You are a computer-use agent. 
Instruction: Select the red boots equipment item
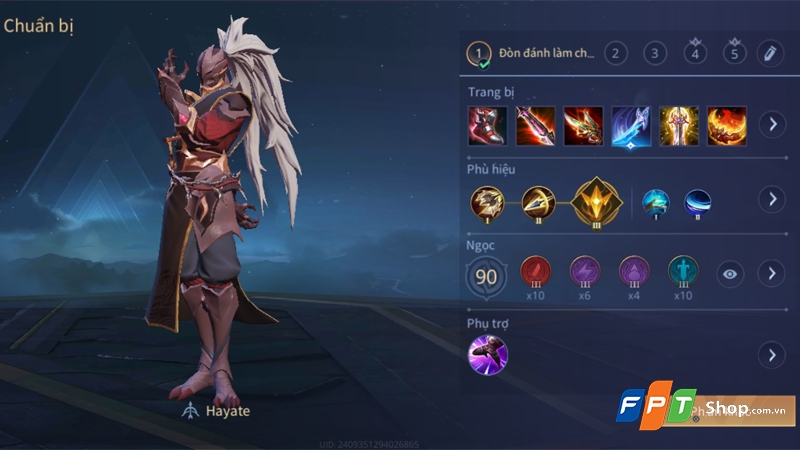[x=487, y=125]
